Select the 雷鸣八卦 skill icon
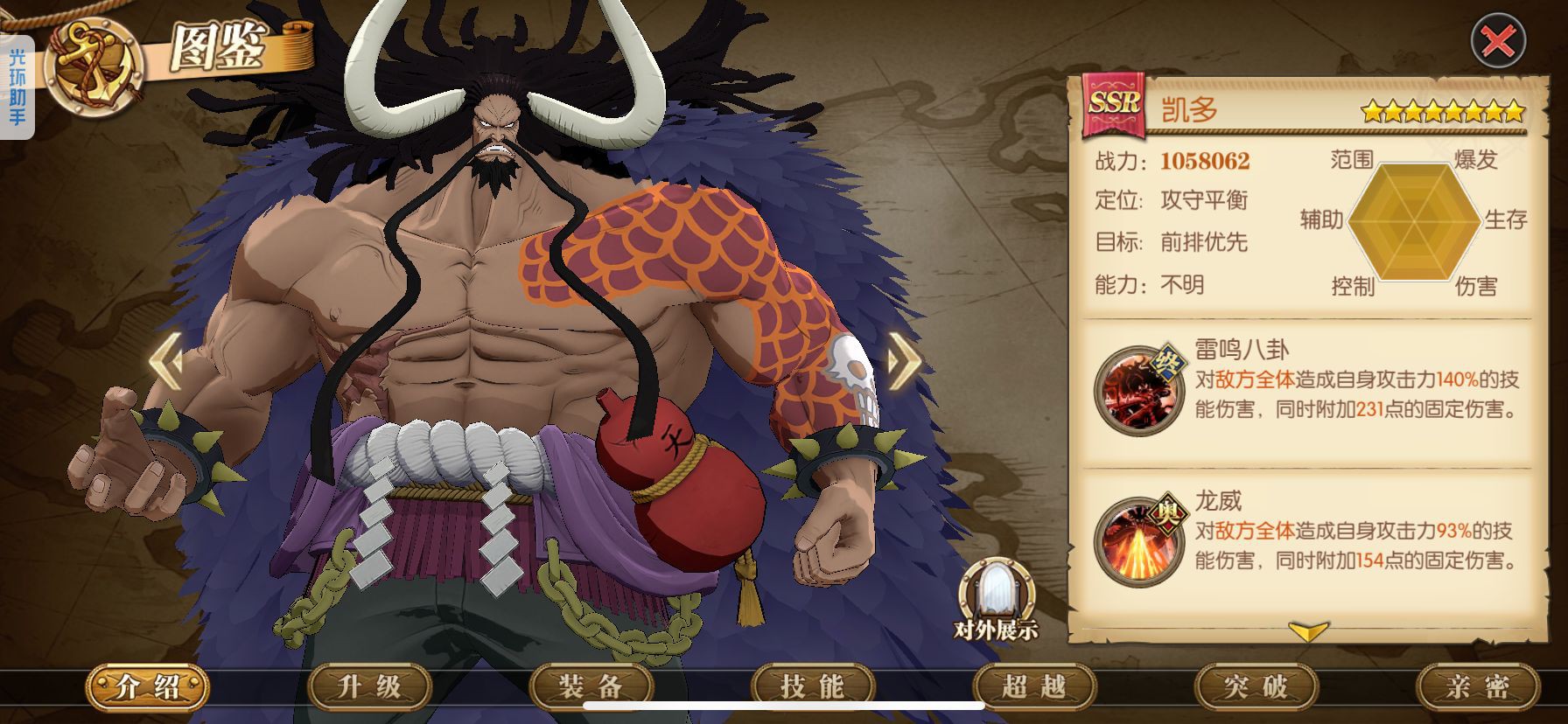Screen dimensions: 1568x724 [x=1137, y=391]
